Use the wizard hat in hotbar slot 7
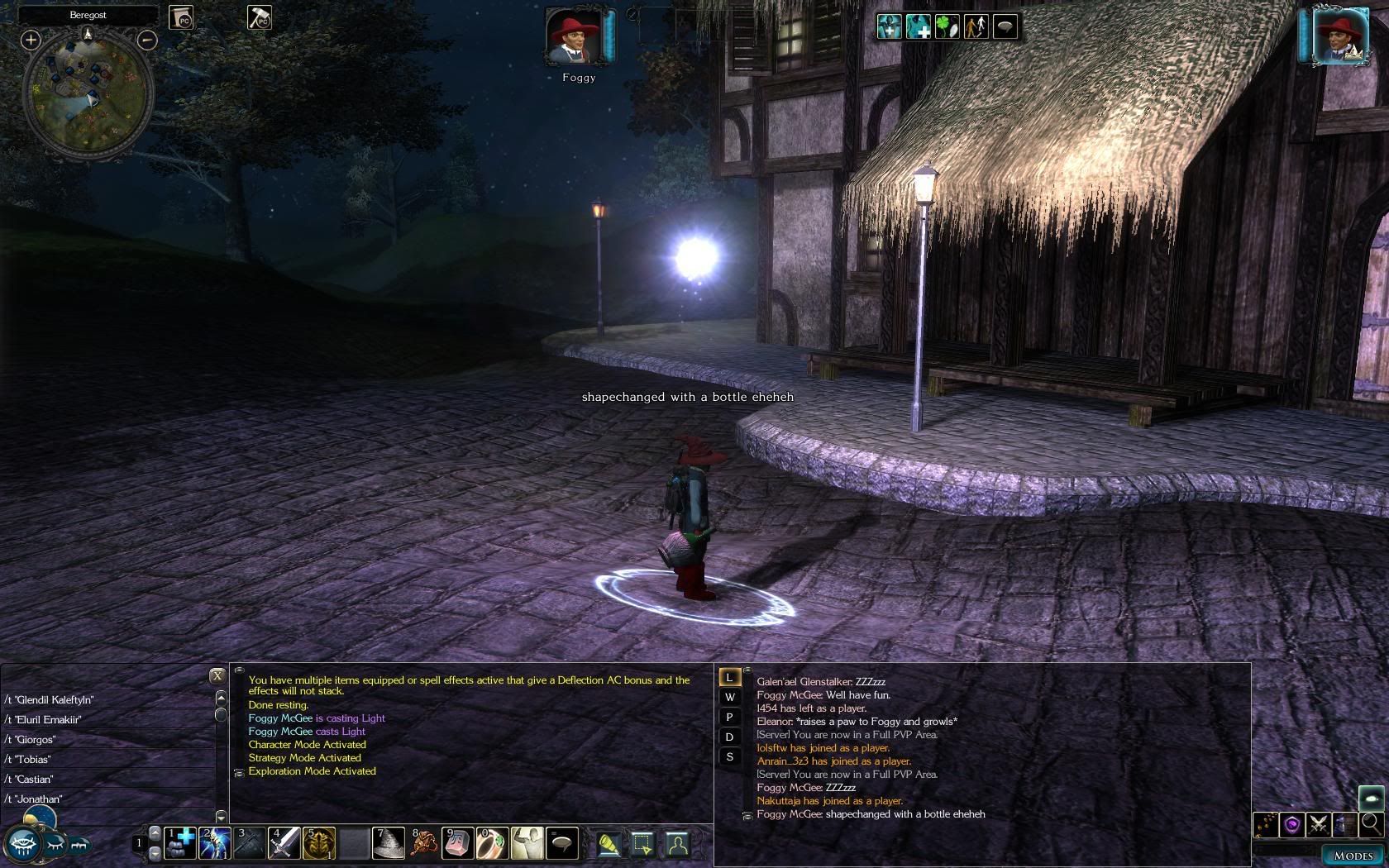The width and height of the screenshot is (1389, 868). pyautogui.click(x=388, y=843)
